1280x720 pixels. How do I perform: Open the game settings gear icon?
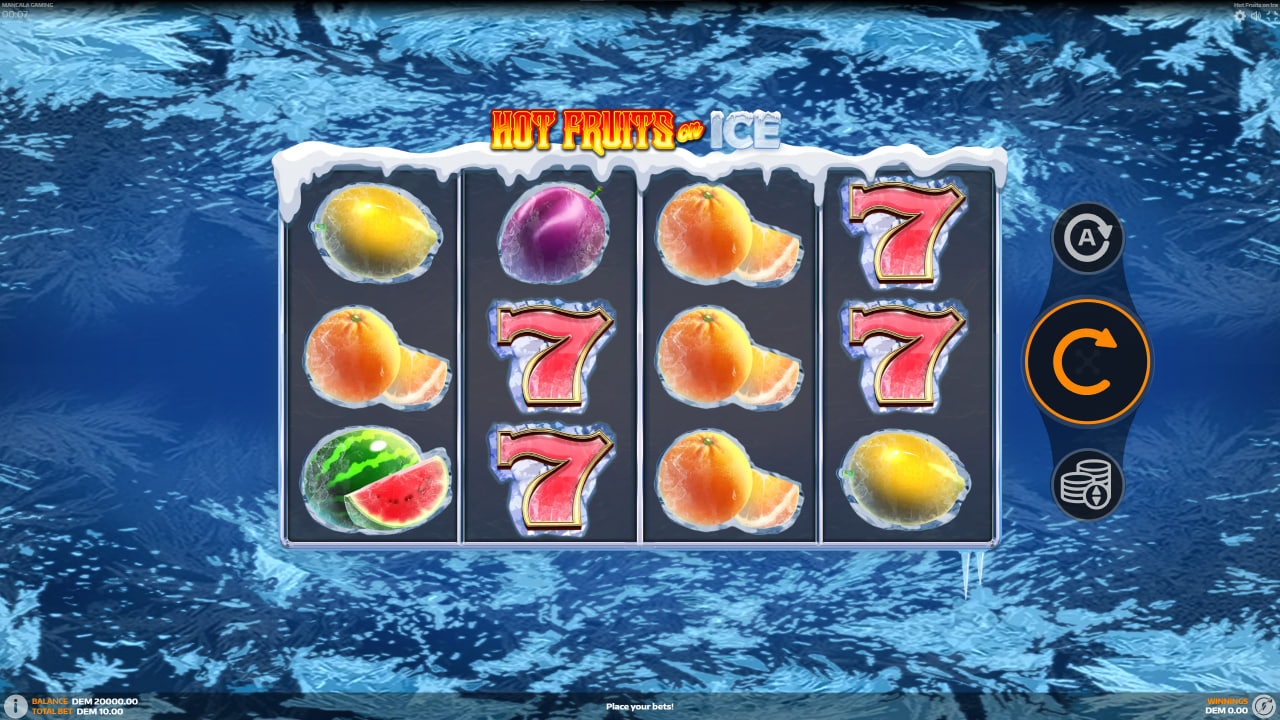pos(1240,15)
